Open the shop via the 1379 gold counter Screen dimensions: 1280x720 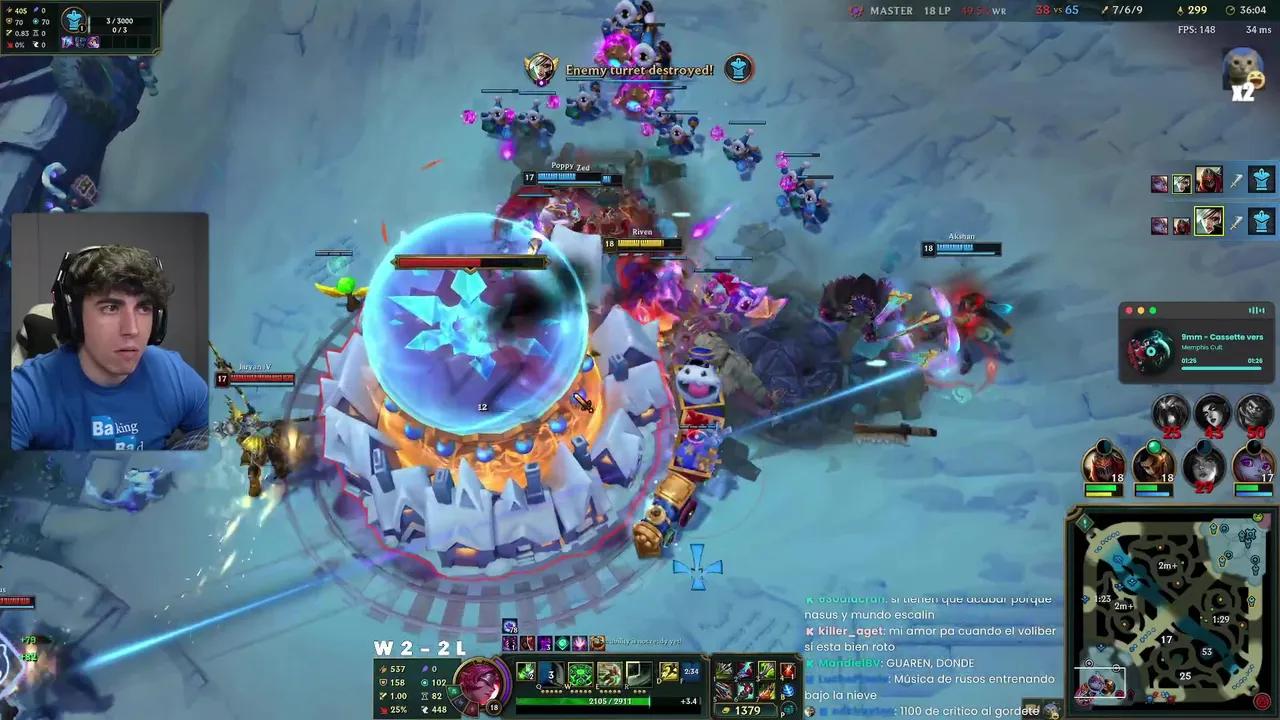(747, 709)
